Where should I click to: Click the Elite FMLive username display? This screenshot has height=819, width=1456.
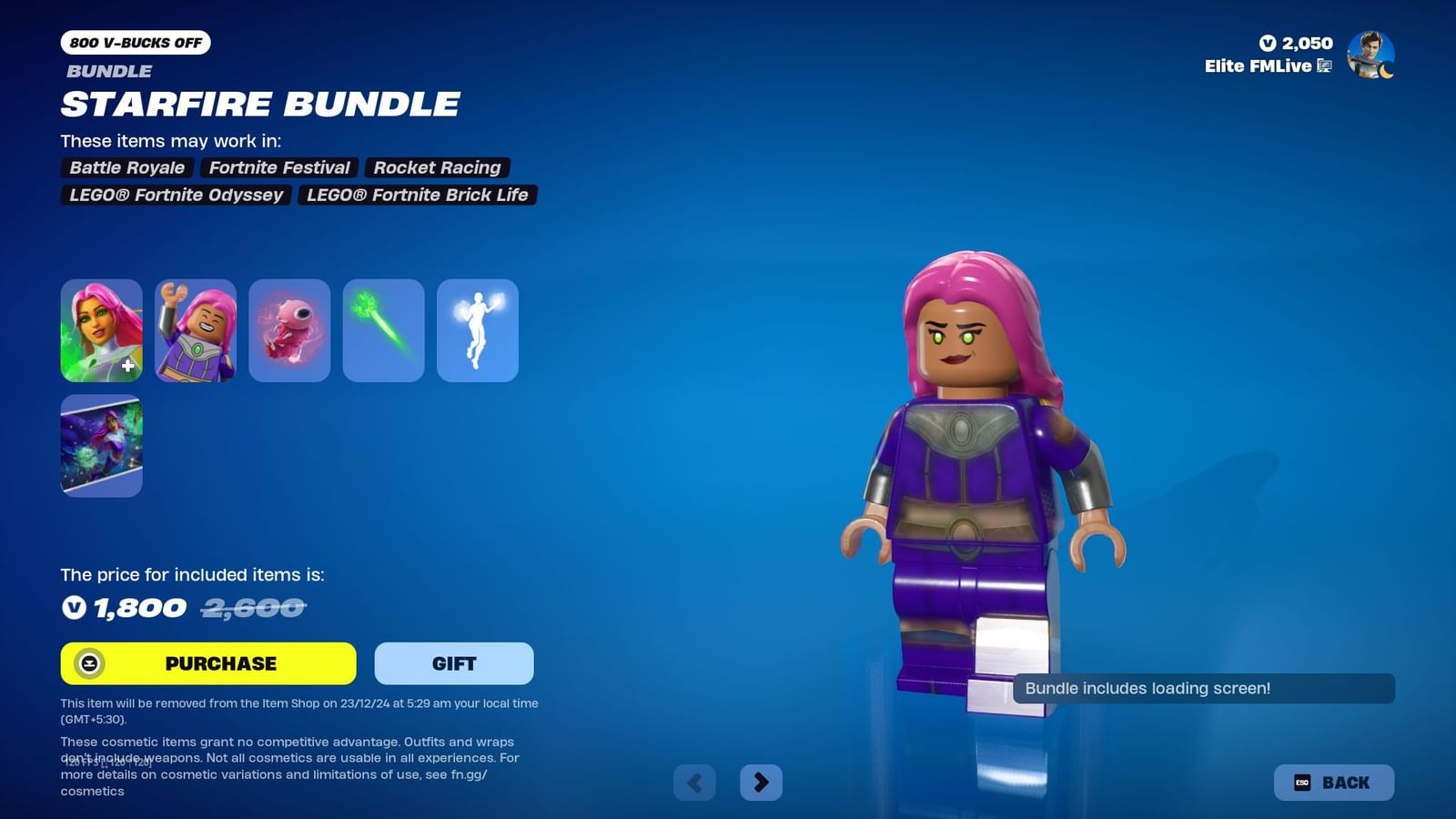1259,66
